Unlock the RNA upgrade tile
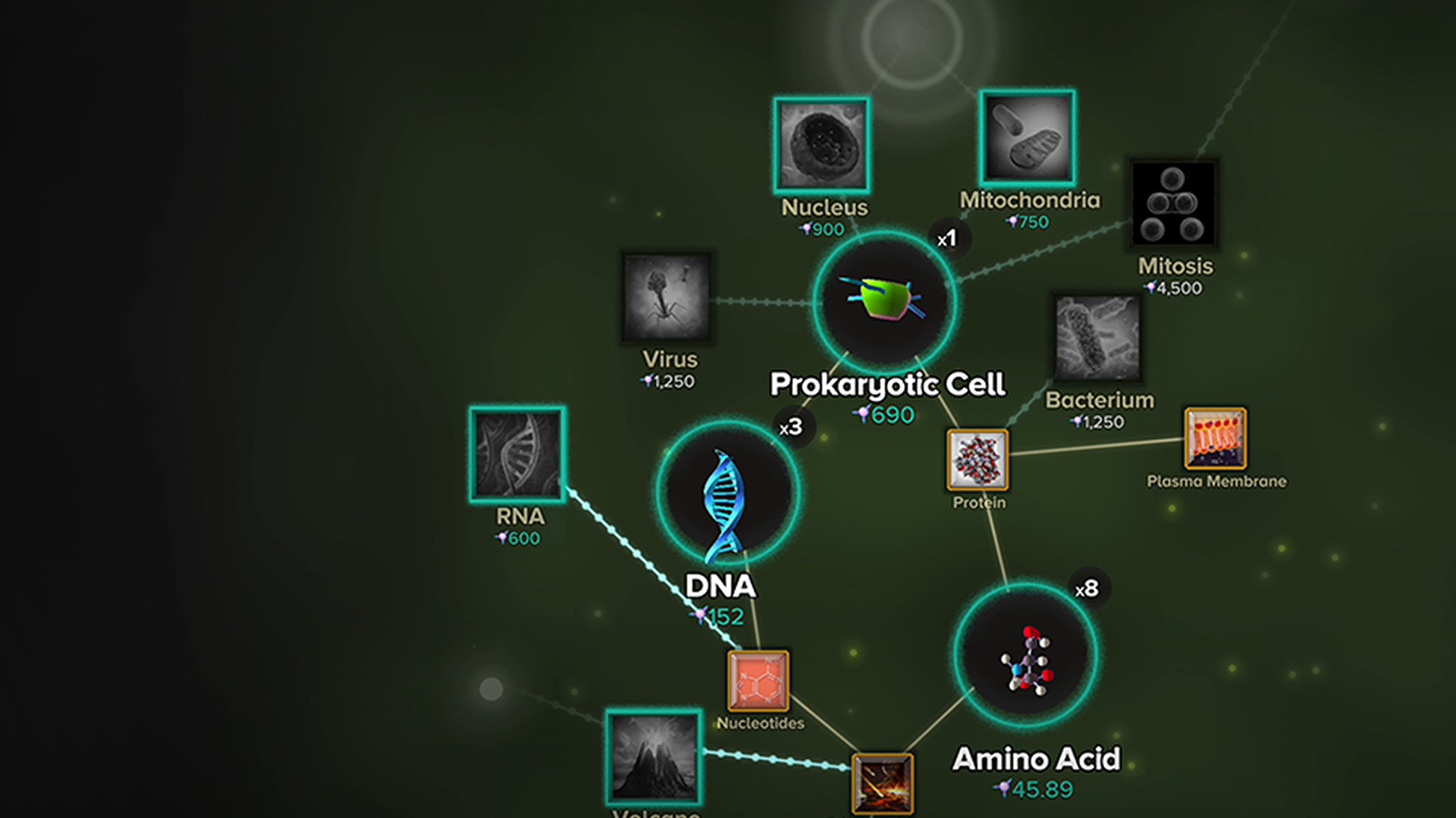This screenshot has height=818, width=1456. [x=517, y=454]
